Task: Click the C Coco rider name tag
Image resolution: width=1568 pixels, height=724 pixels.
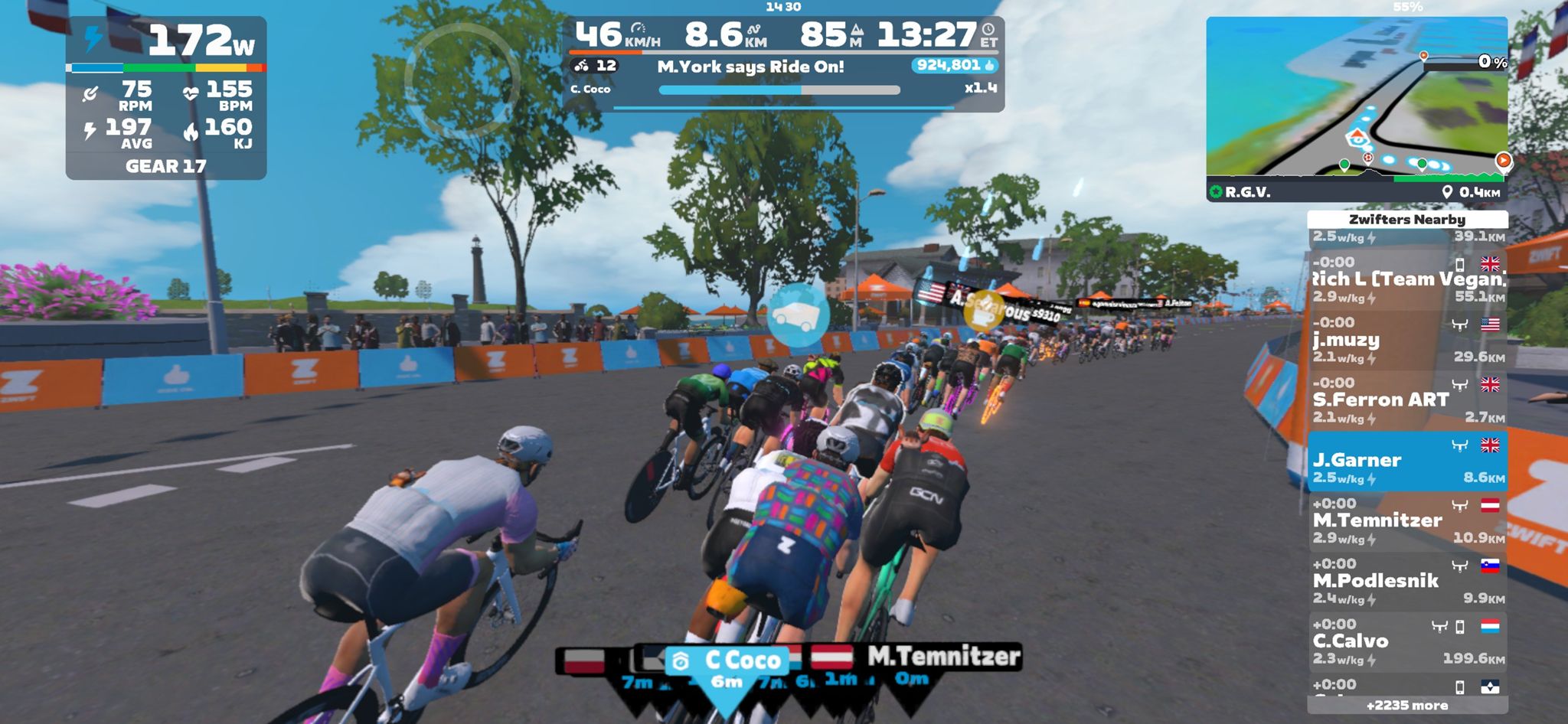Action: tap(726, 660)
